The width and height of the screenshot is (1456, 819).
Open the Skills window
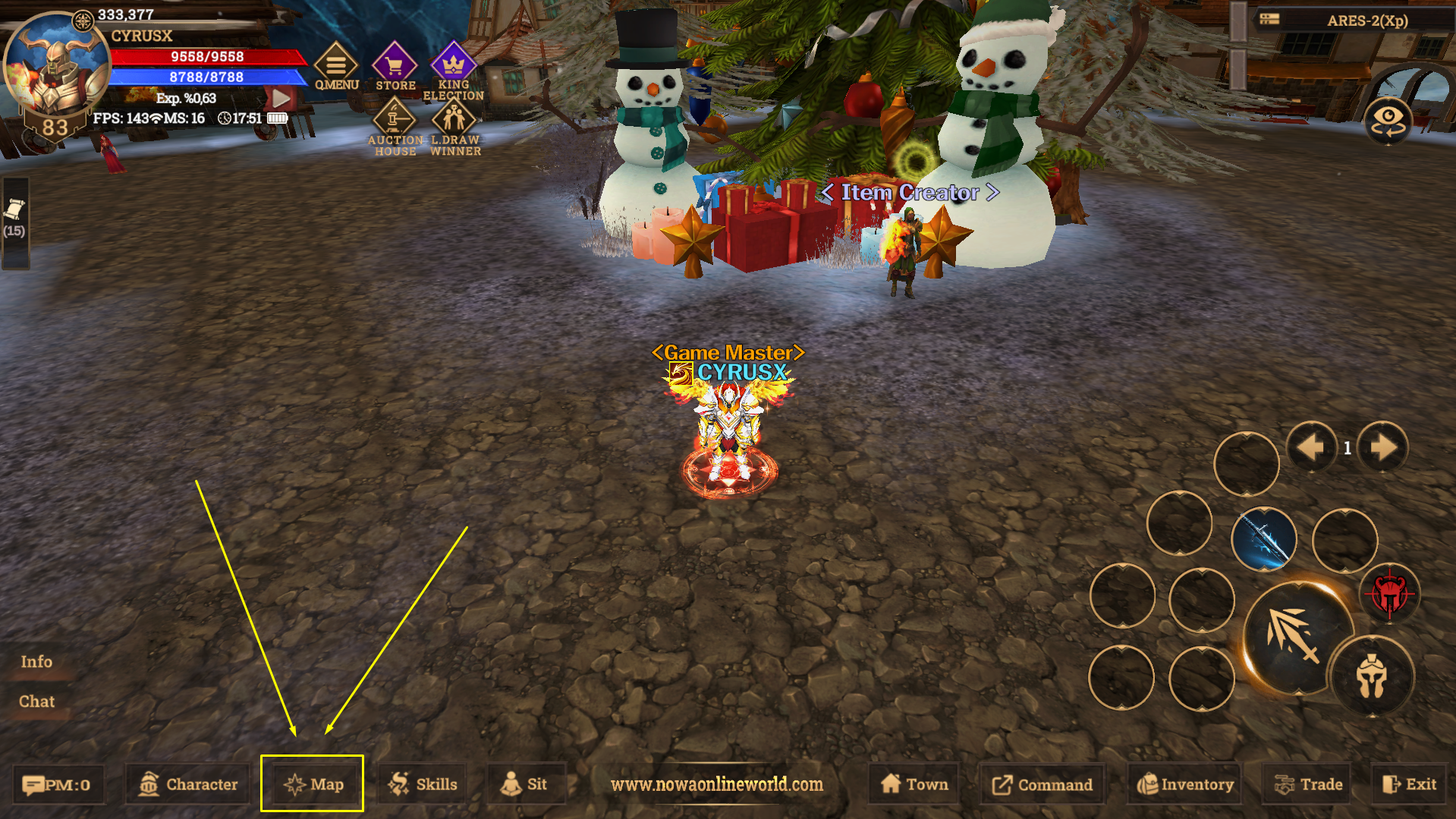pyautogui.click(x=423, y=783)
